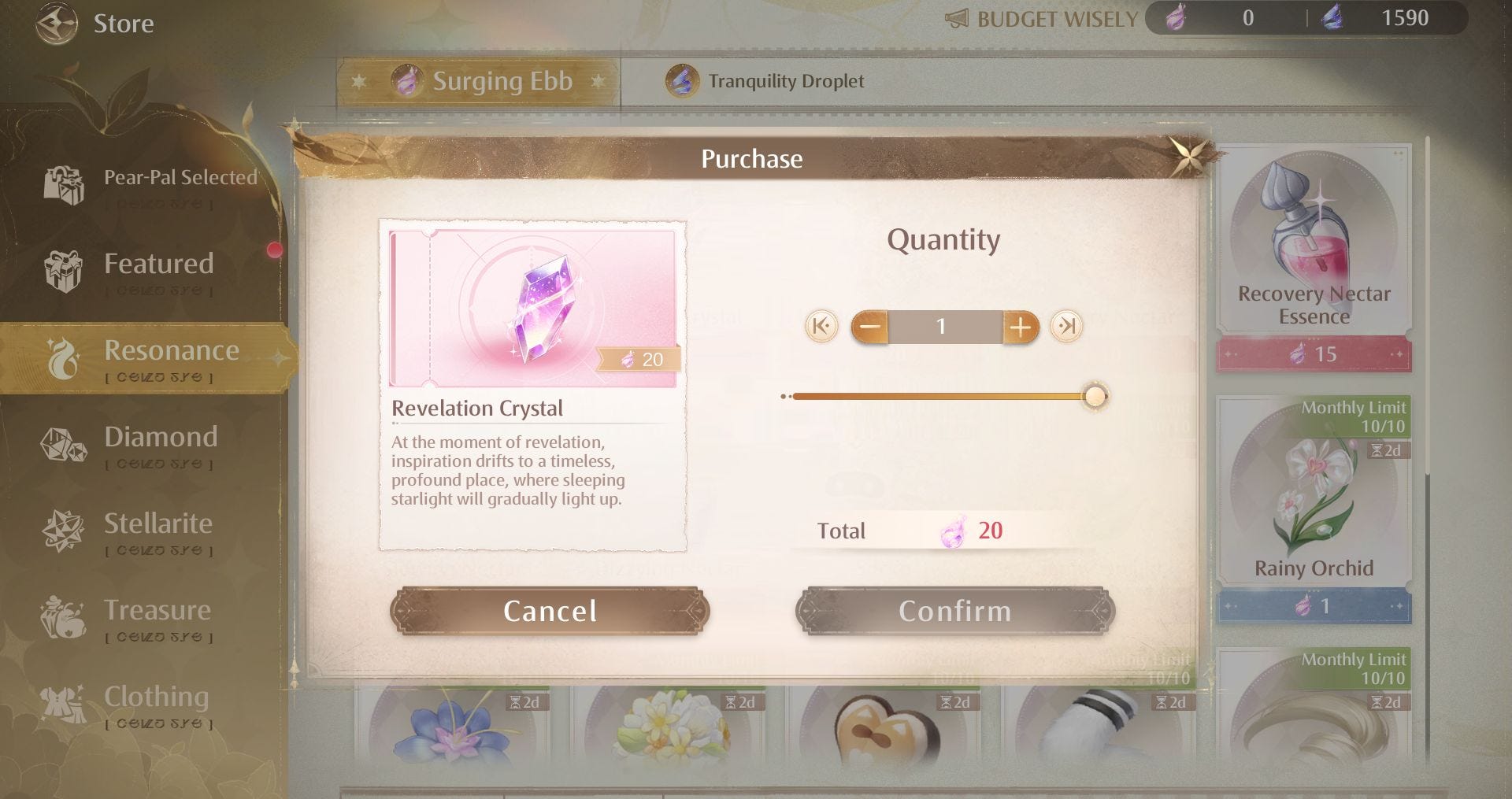This screenshot has width=1512, height=799.
Task: Confirm the Revelation Crystal purchase
Action: coord(954,611)
